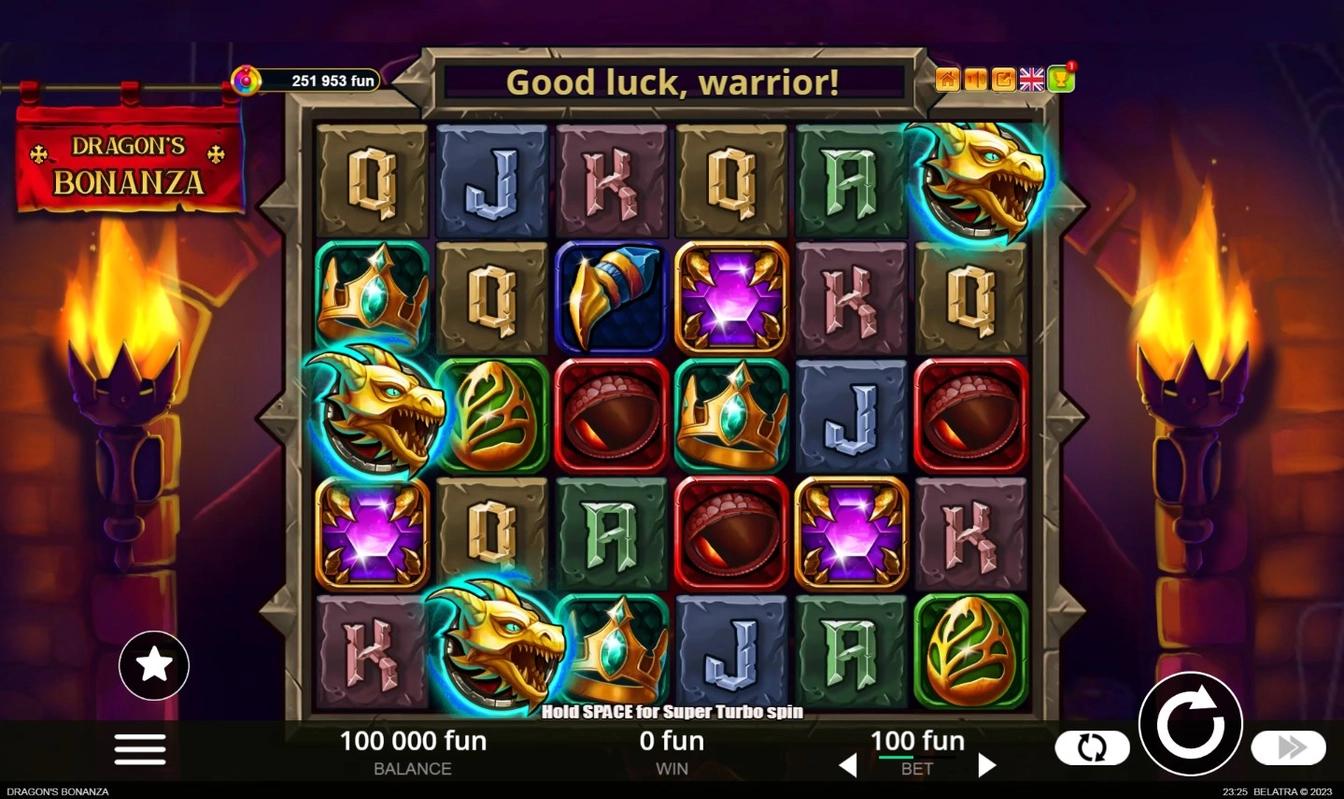Click the sound settings icon
The height and width of the screenshot is (799, 1344).
click(x=974, y=79)
